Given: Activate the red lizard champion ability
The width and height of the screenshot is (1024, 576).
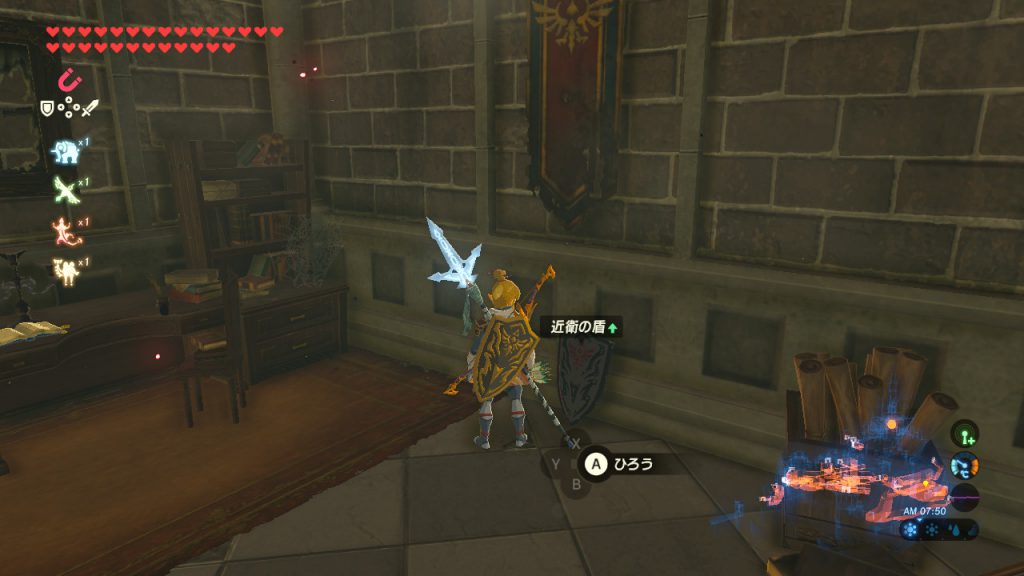Looking at the screenshot, I should (65, 231).
